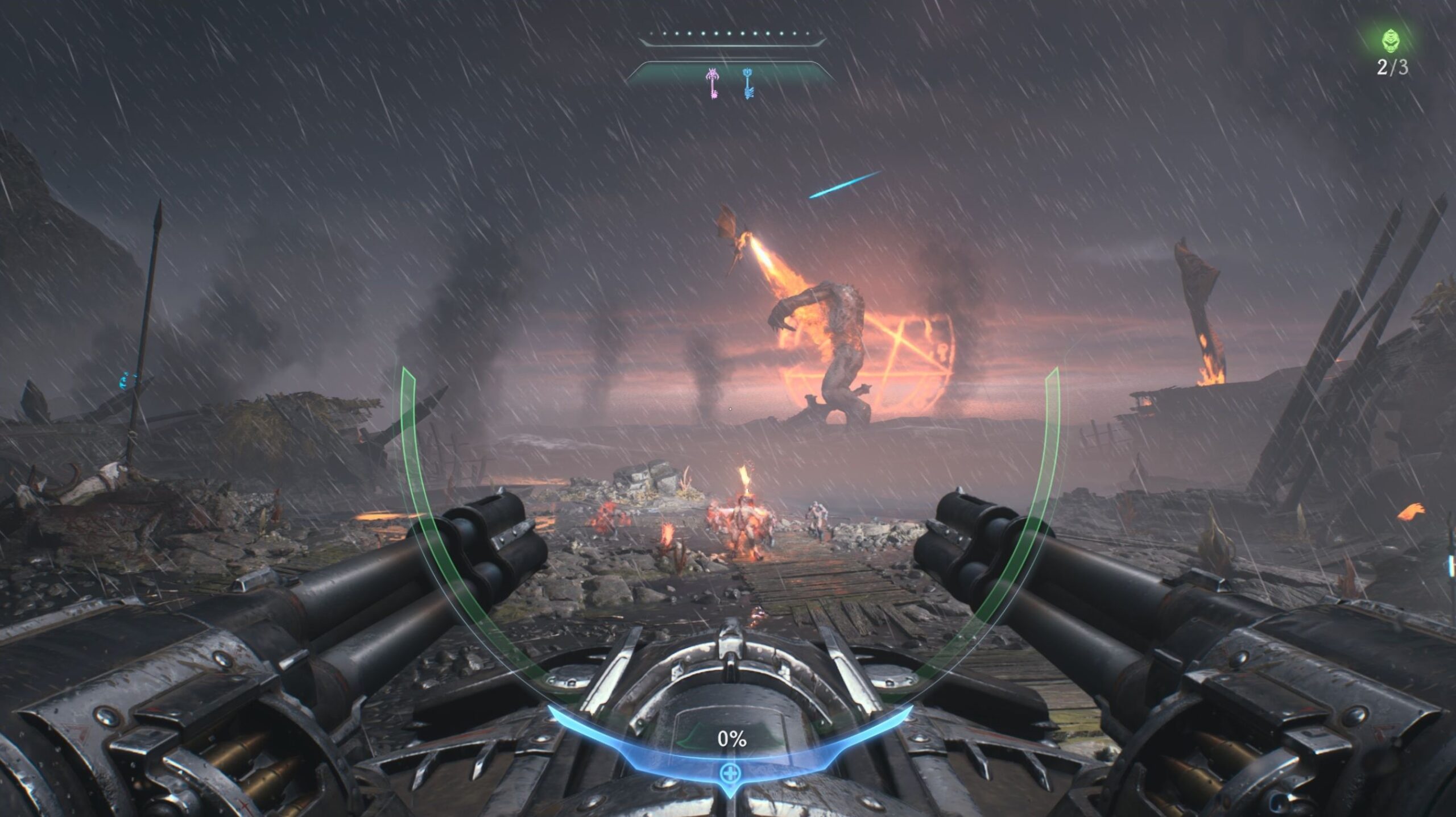Select the blue key icon

[748, 83]
